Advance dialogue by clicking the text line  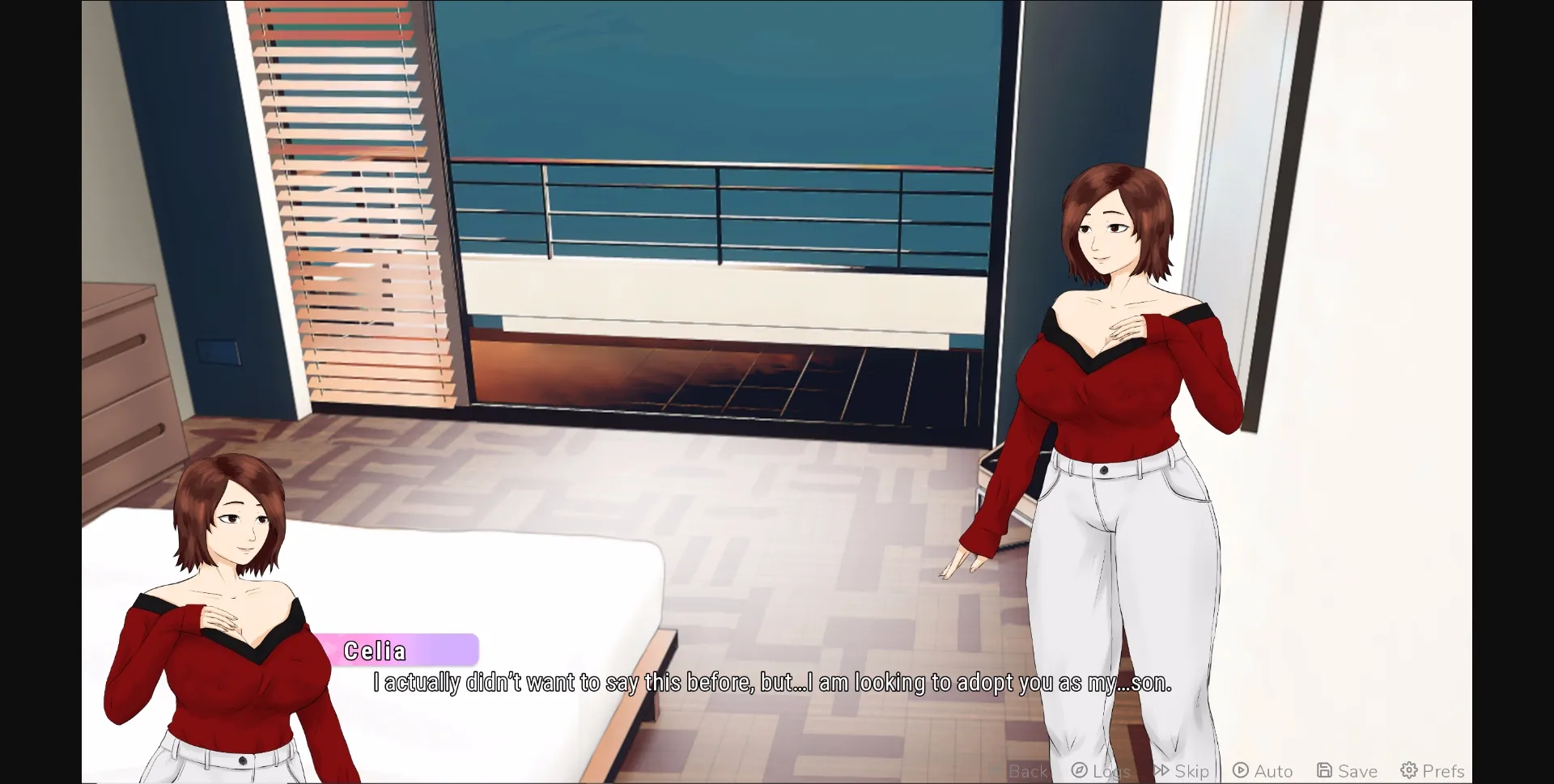(x=769, y=682)
